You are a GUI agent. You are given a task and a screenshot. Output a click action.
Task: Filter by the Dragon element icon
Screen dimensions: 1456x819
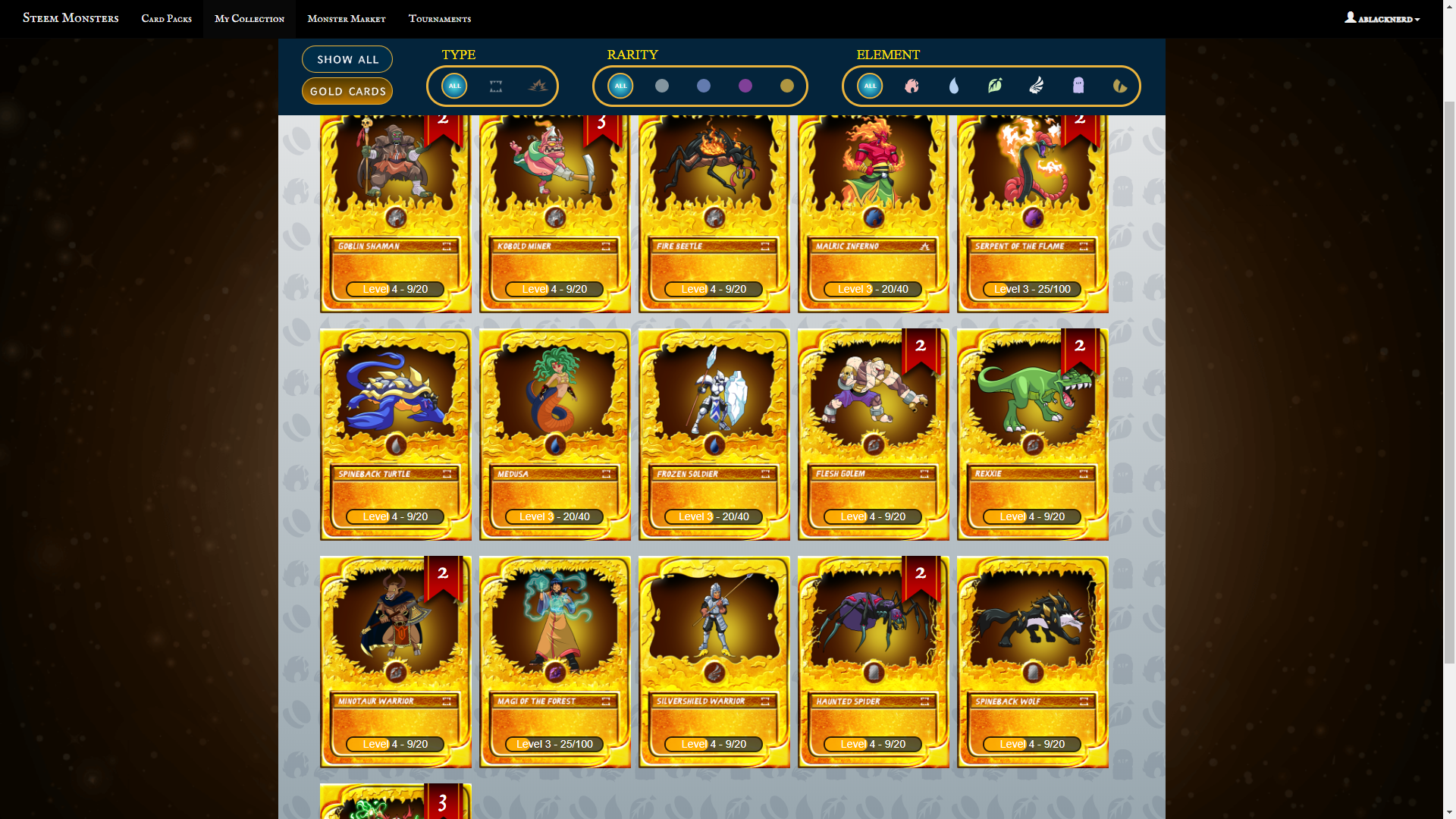(1120, 86)
